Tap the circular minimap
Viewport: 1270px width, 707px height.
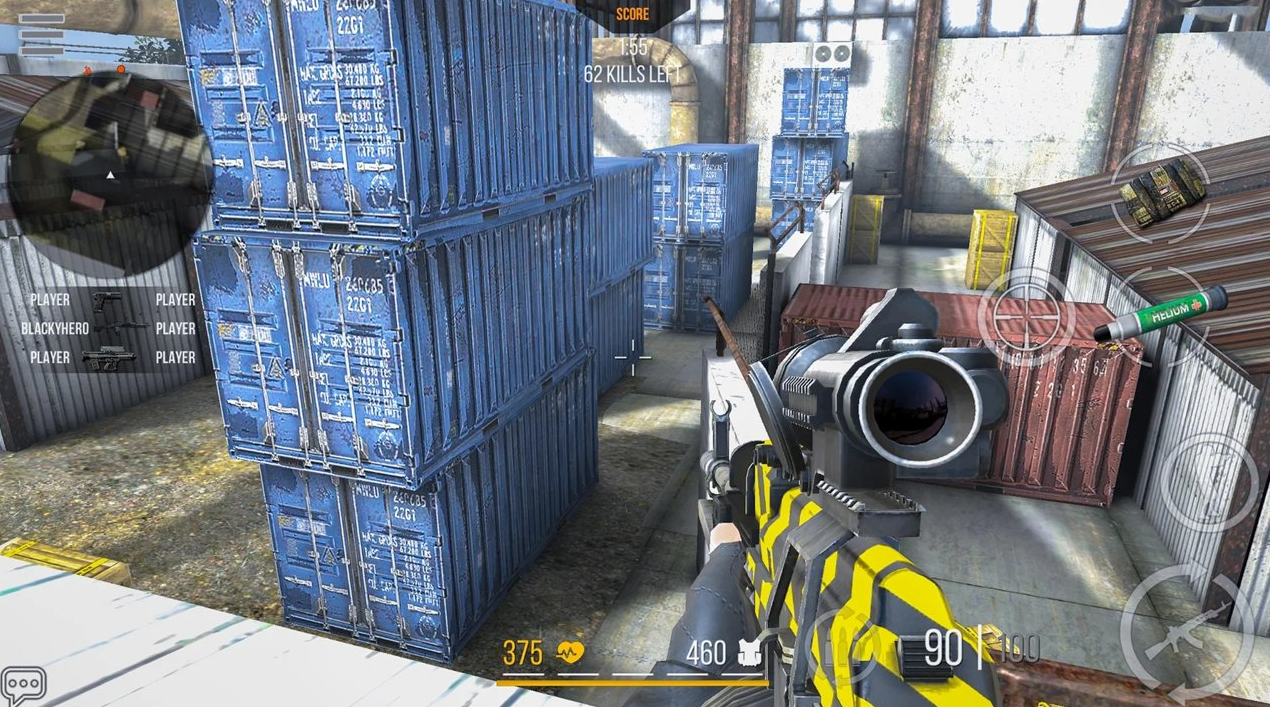coord(108,175)
